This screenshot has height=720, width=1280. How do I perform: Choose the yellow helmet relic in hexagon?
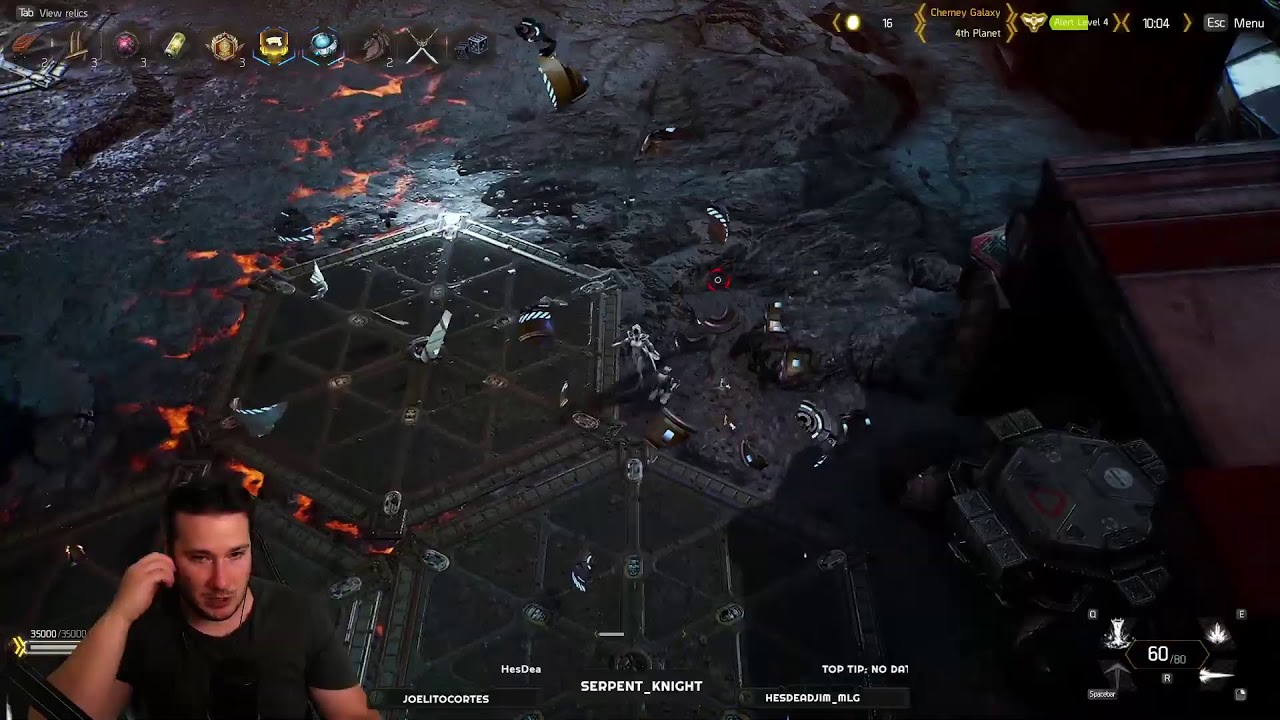tap(273, 45)
